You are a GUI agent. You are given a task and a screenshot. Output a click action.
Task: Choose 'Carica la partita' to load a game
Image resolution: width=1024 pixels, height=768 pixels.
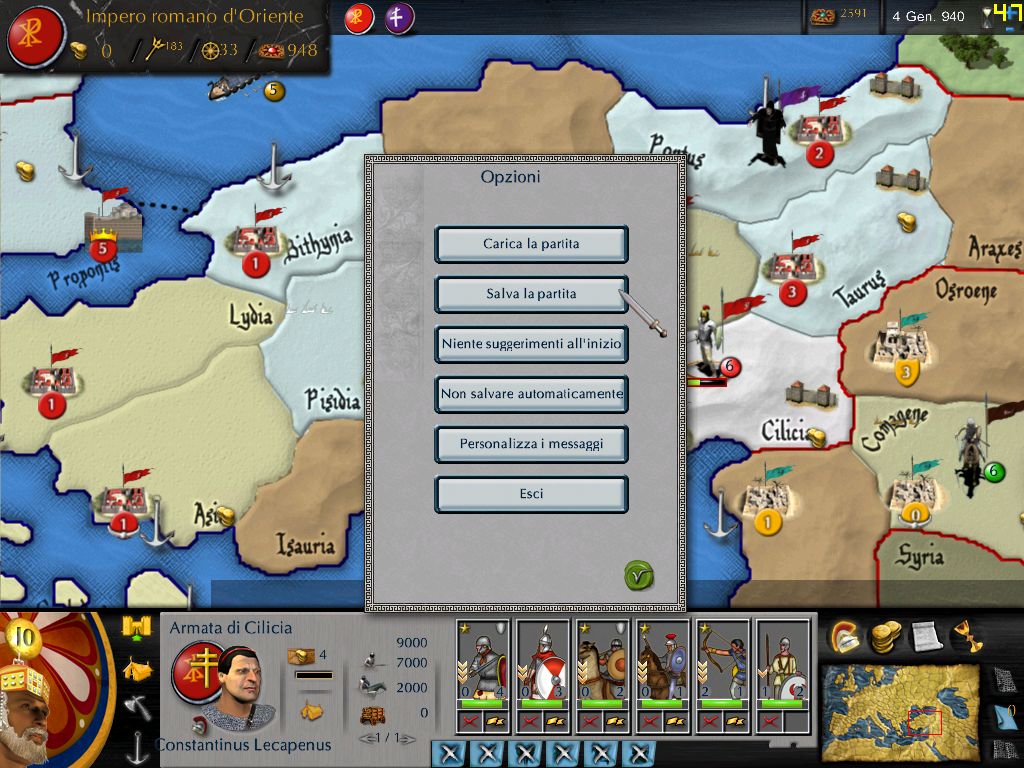pyautogui.click(x=531, y=244)
